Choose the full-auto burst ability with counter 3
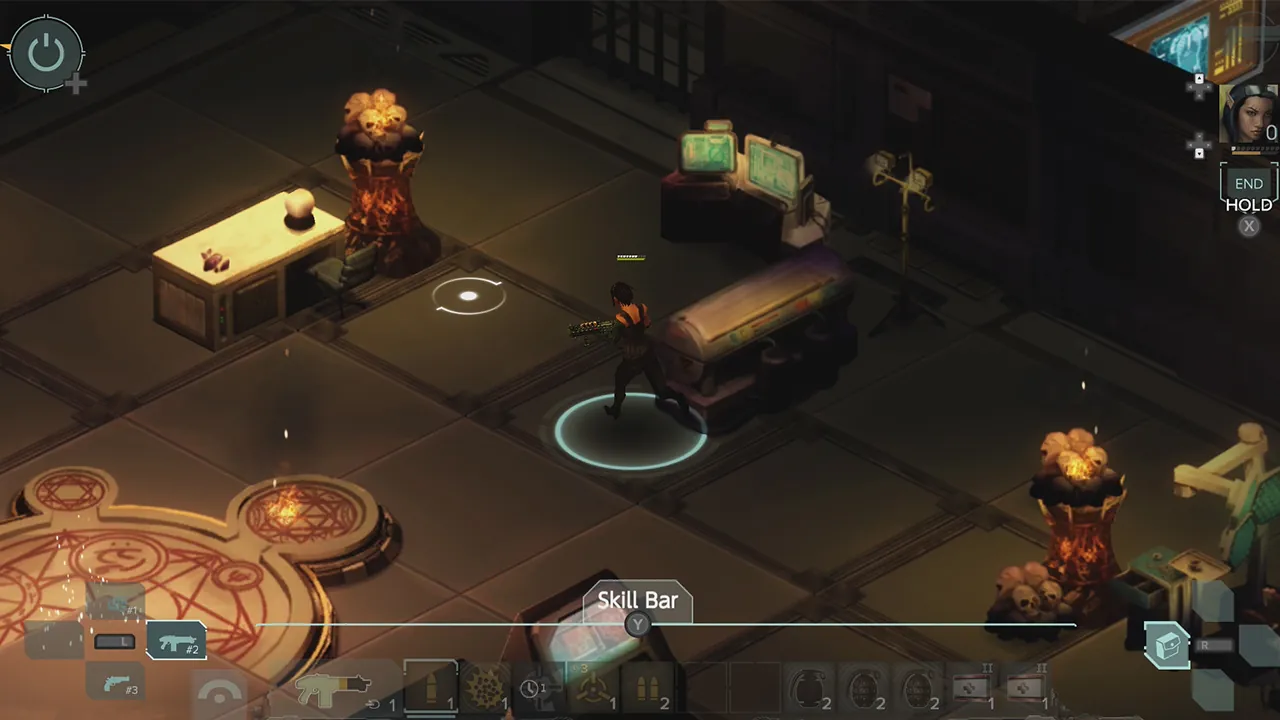 pyautogui.click(x=593, y=687)
